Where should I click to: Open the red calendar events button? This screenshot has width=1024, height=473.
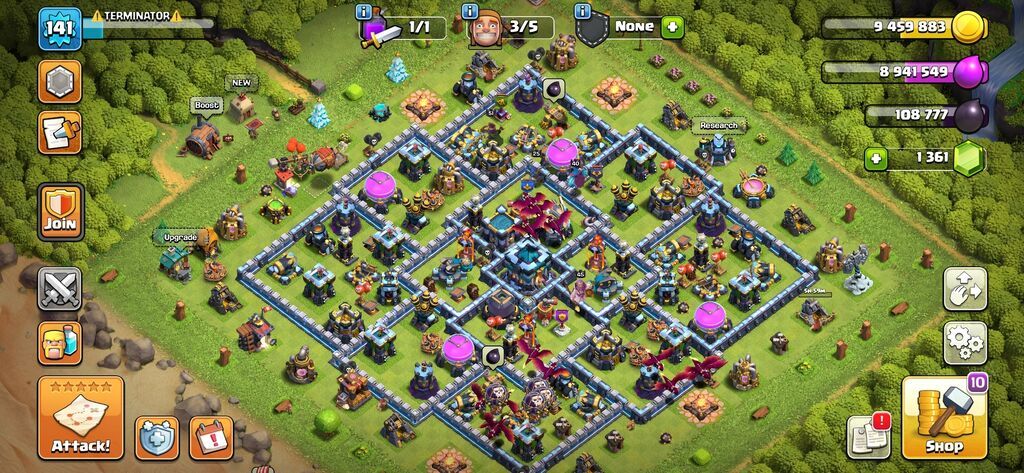tap(210, 437)
